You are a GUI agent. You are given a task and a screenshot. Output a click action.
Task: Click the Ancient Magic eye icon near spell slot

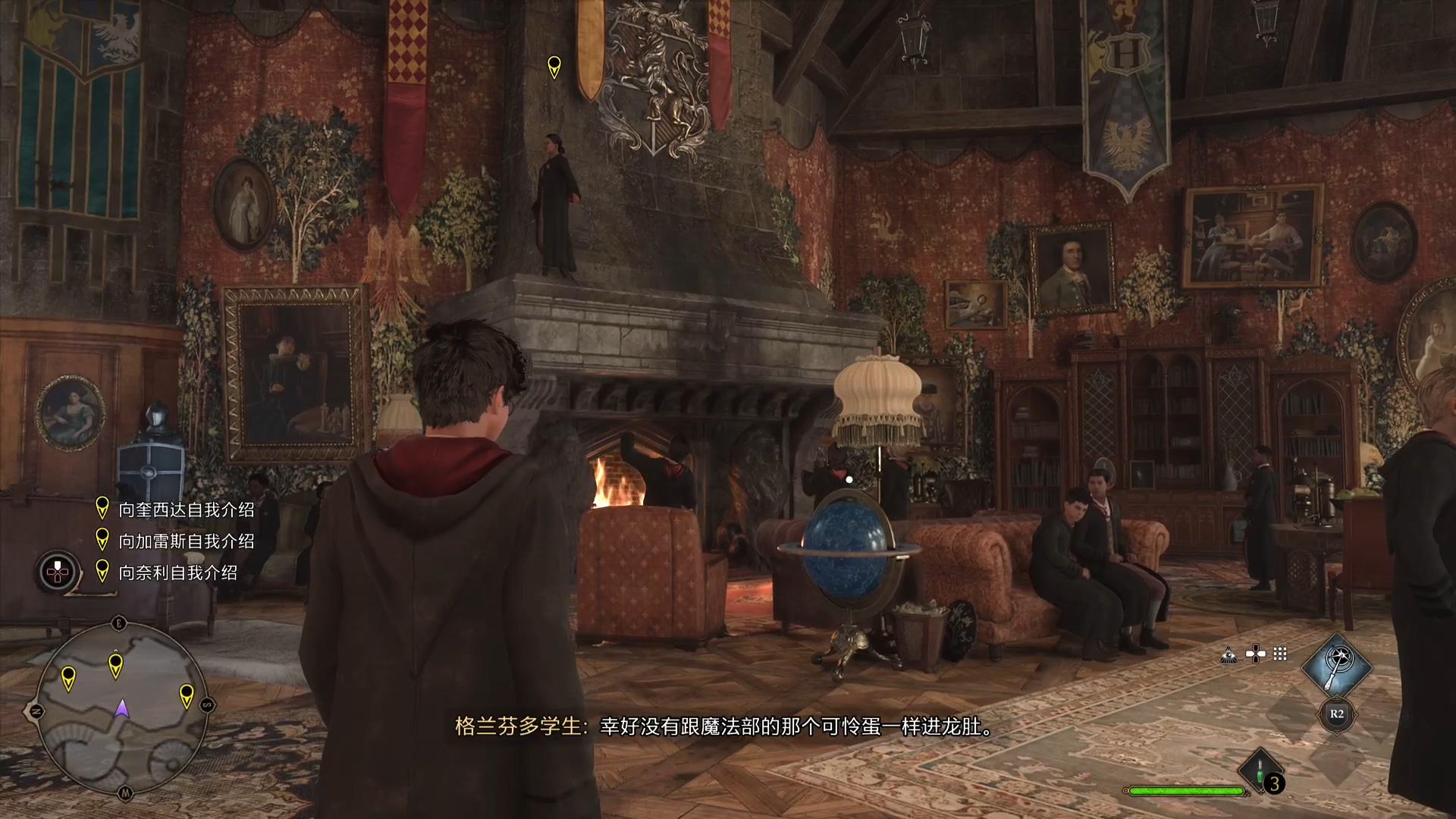(1228, 654)
